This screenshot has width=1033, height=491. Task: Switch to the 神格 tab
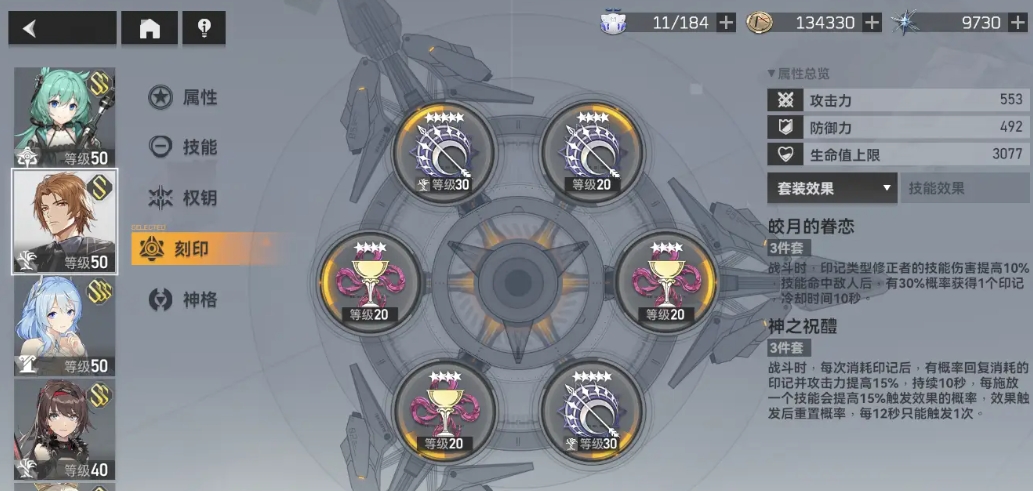185,299
